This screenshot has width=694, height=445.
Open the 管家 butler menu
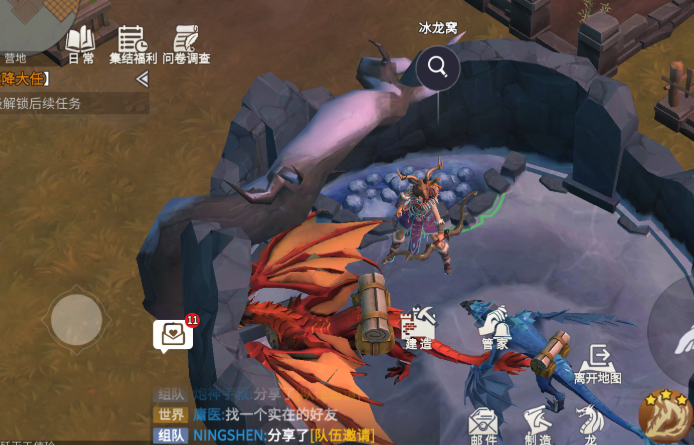click(x=496, y=327)
